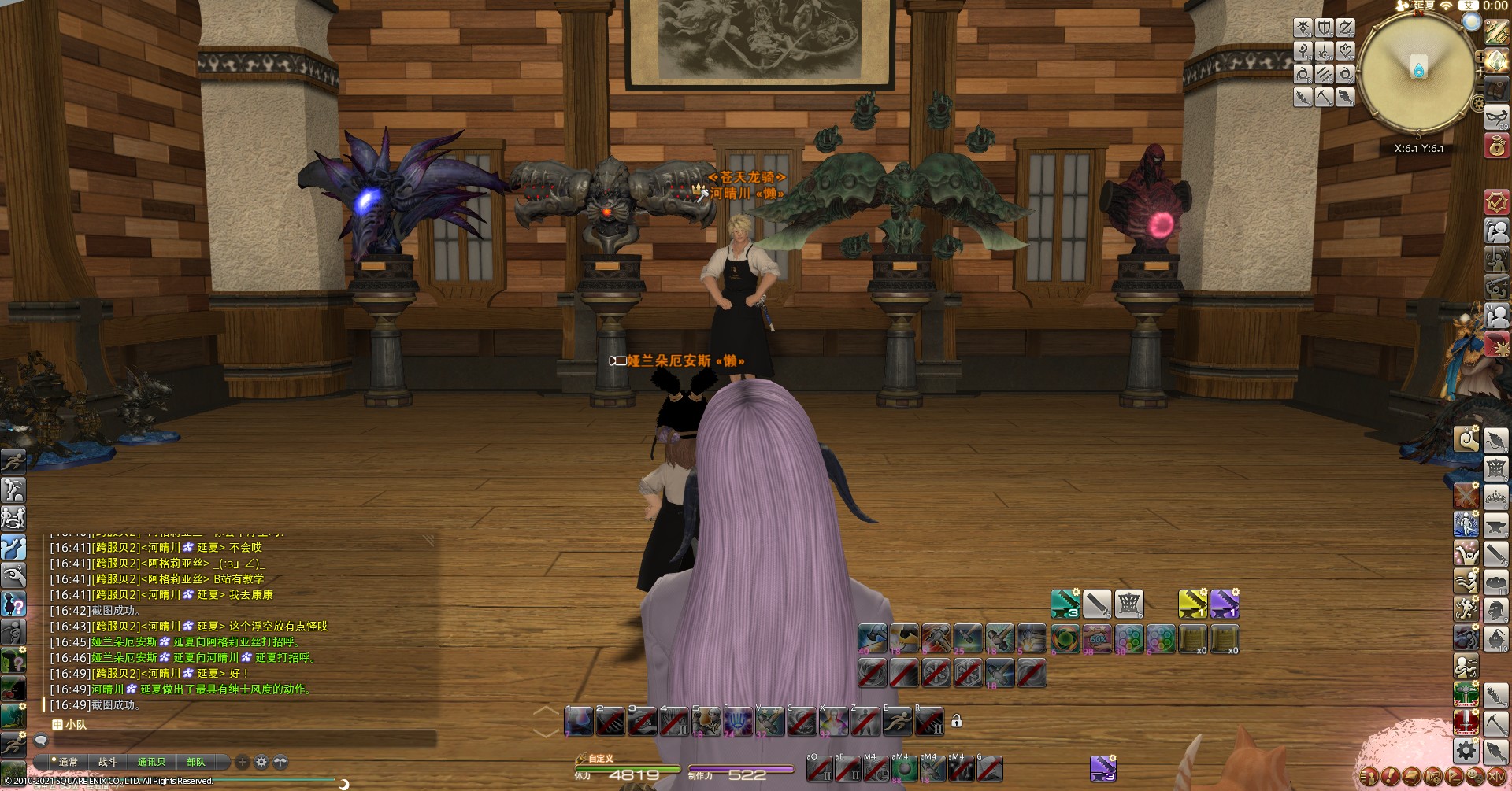
Task: Switch to the 通常 chat tab
Action: click(x=68, y=762)
